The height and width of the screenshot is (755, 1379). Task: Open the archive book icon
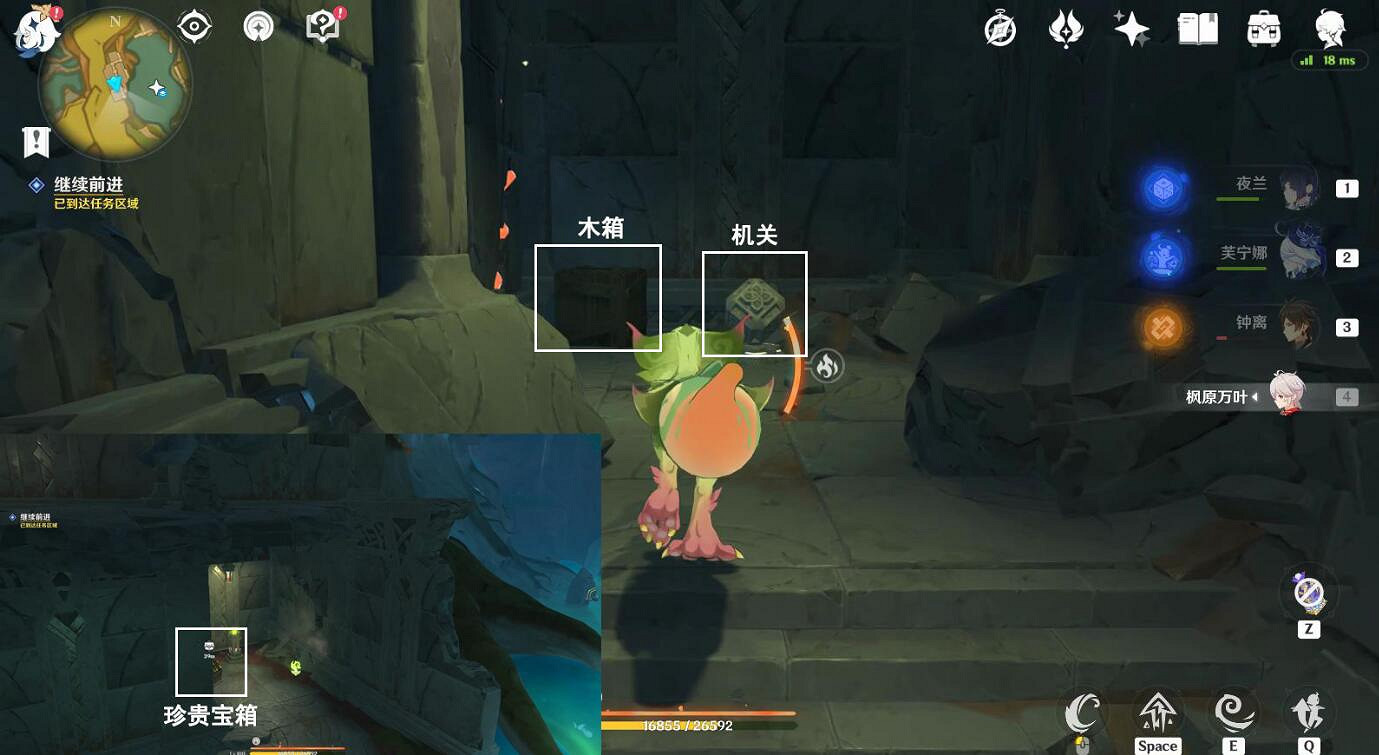(x=1197, y=28)
